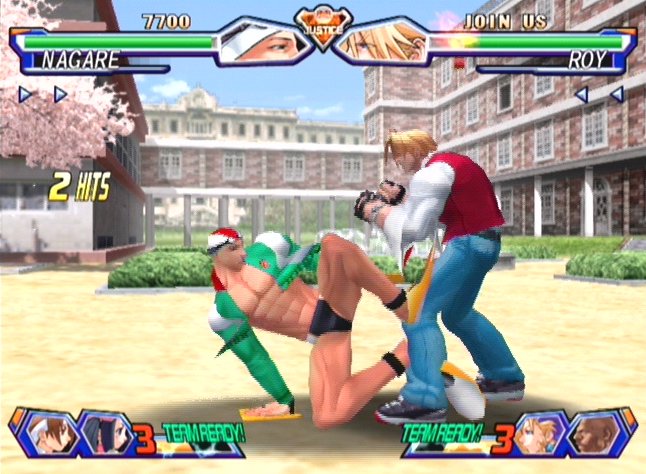This screenshot has width=646, height=474.
Task: Choose the dark-haired teammate portrait with glasses
Action: [x=100, y=433]
